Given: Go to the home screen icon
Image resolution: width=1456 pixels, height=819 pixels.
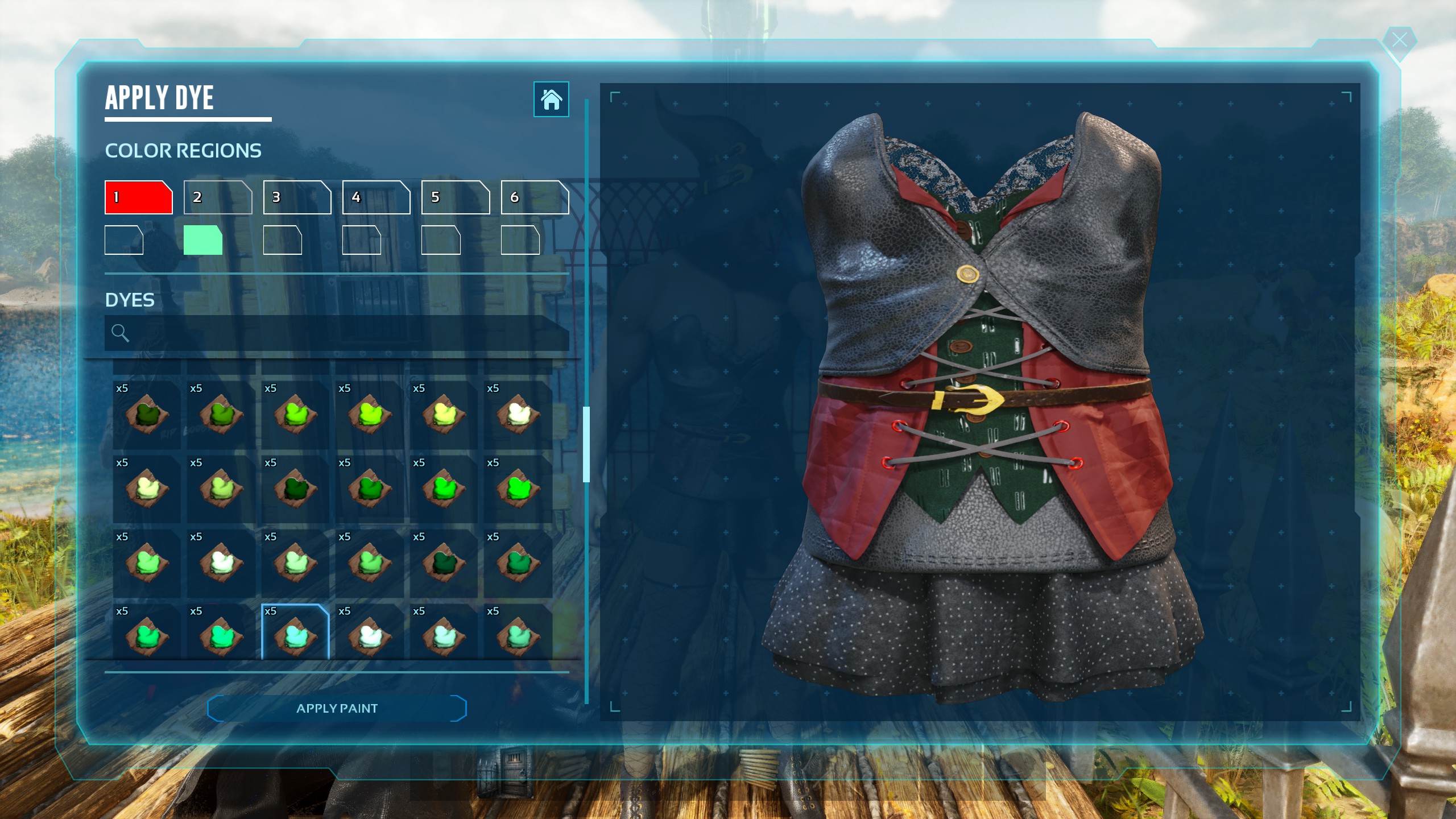Looking at the screenshot, I should click(x=551, y=100).
